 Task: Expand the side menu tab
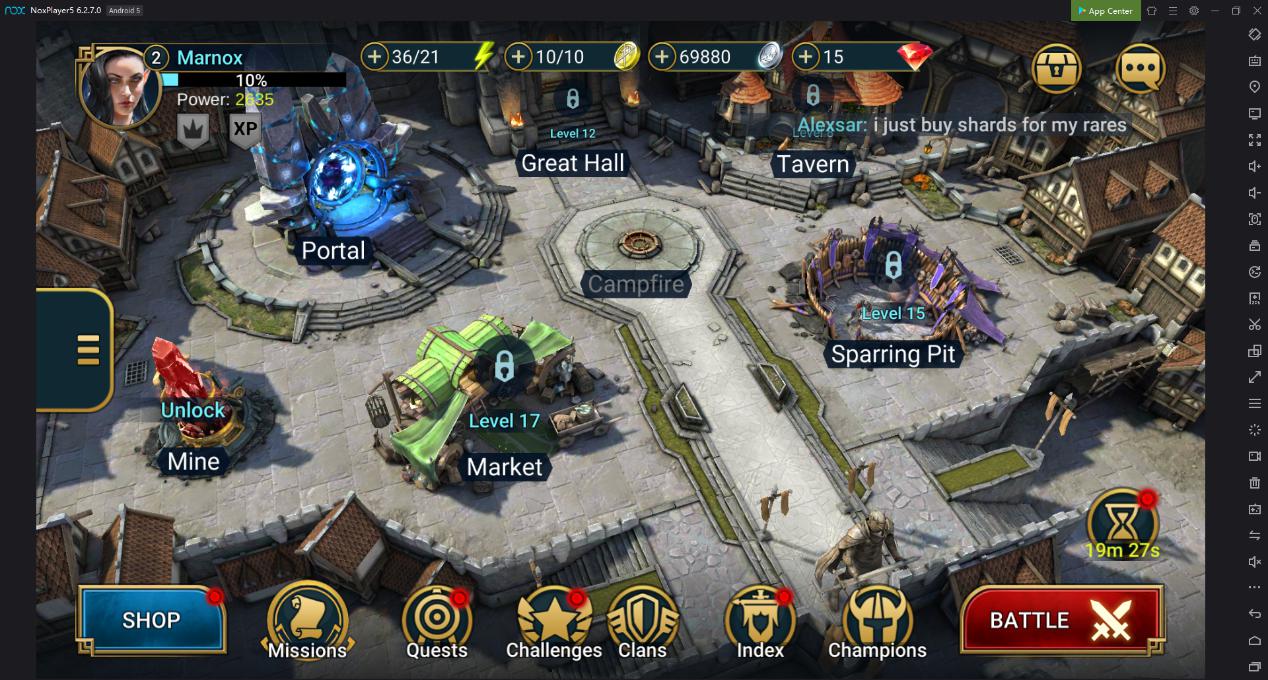pos(87,350)
